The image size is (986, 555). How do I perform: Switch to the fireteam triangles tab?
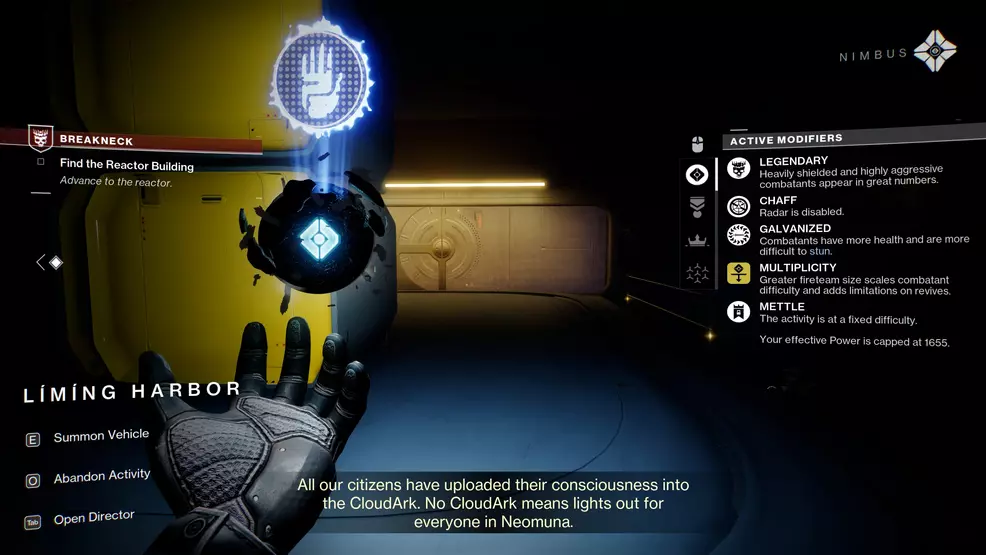click(697, 272)
